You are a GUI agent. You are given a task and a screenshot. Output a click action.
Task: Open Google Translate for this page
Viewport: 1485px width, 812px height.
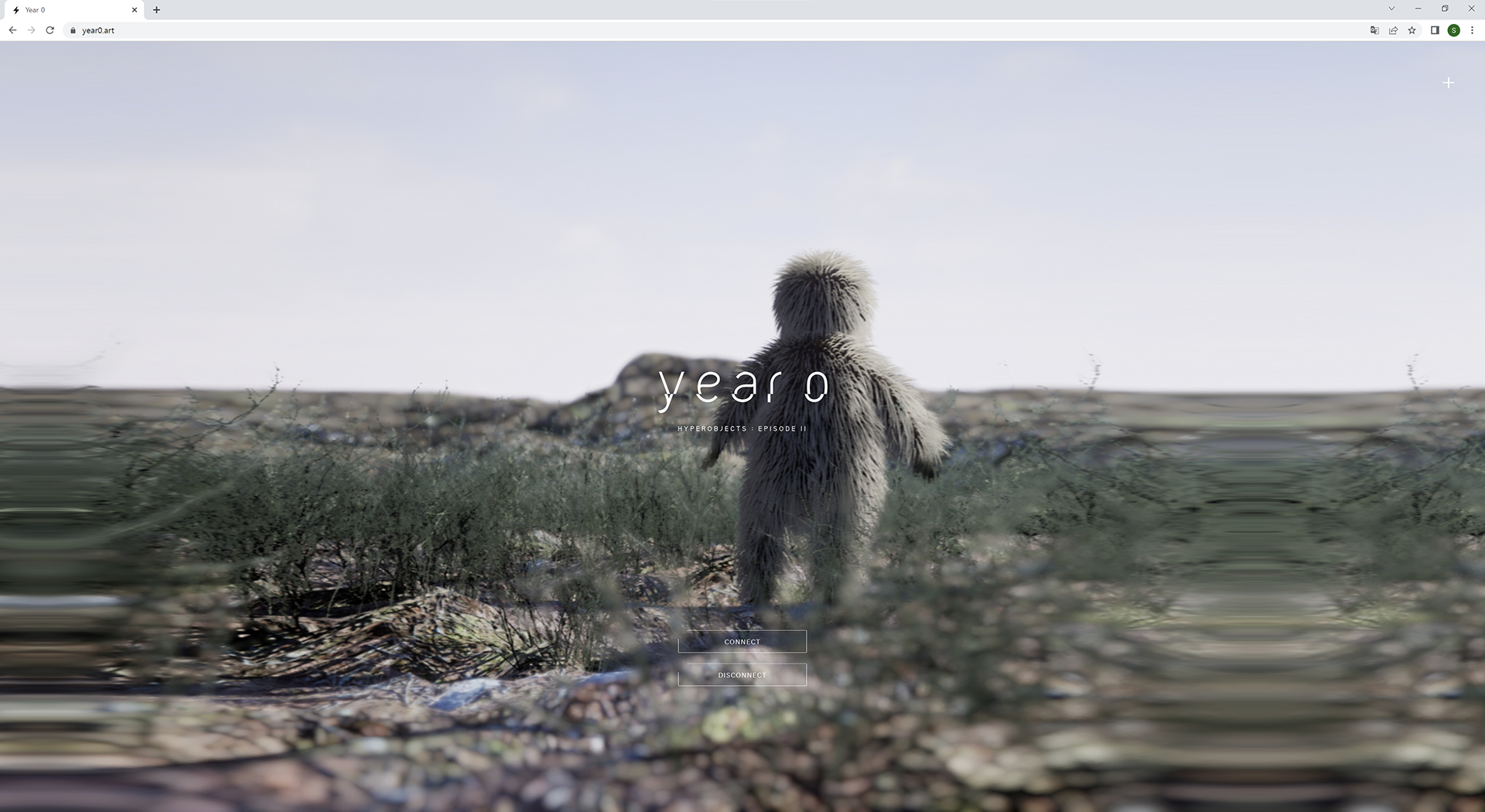pyautogui.click(x=1374, y=30)
